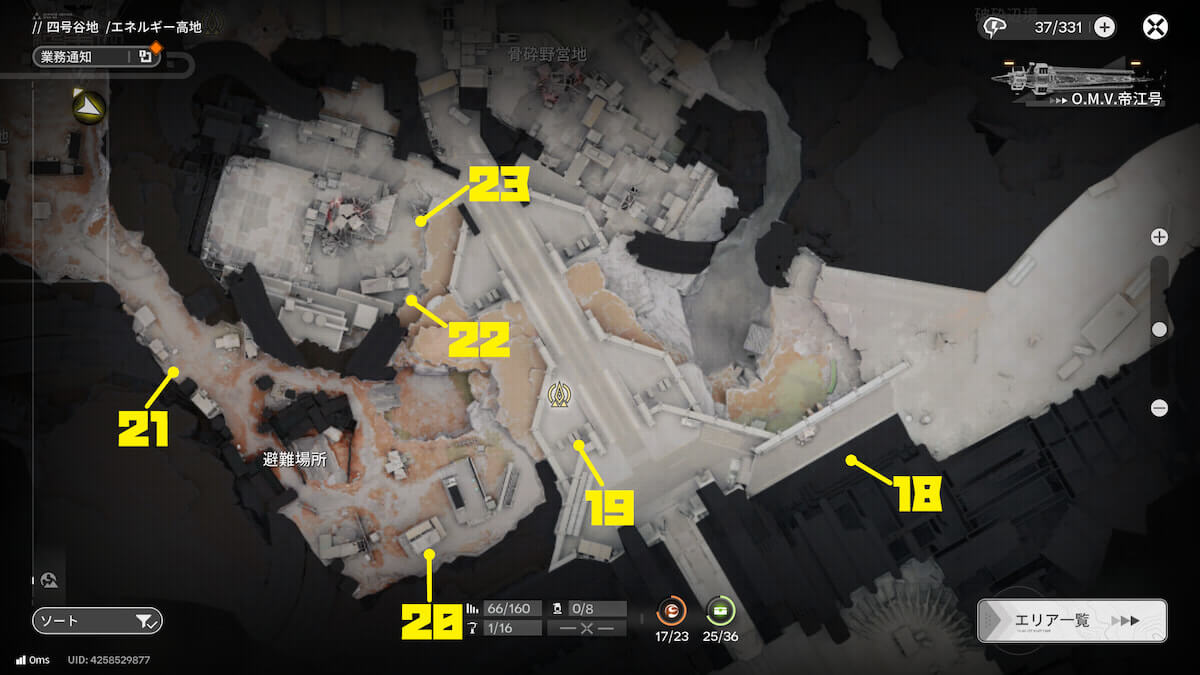Click the map zoom slider handle
Screen dimensions: 1200x675
coord(1159,328)
